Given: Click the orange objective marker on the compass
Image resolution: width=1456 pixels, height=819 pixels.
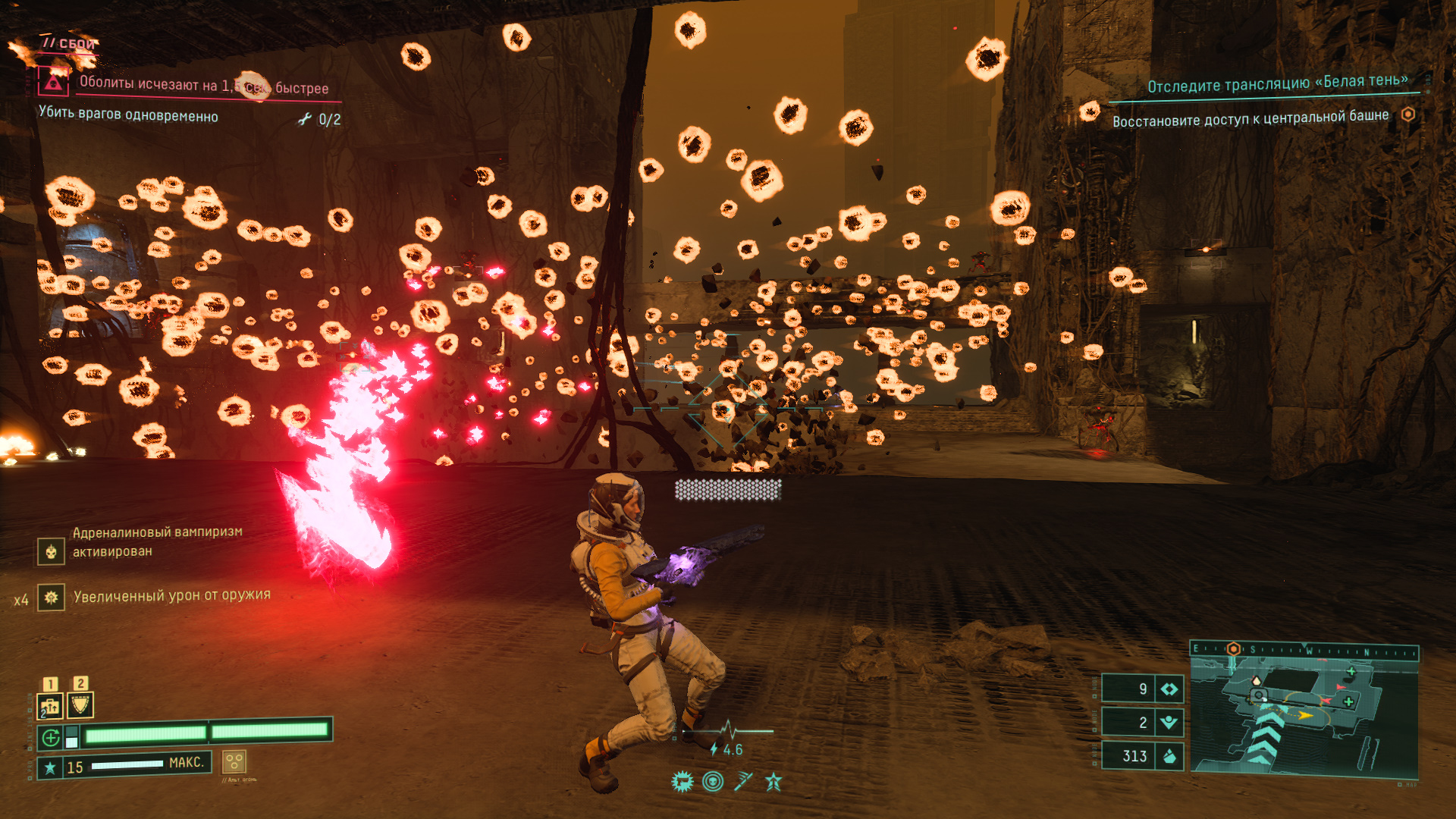Looking at the screenshot, I should (1234, 649).
